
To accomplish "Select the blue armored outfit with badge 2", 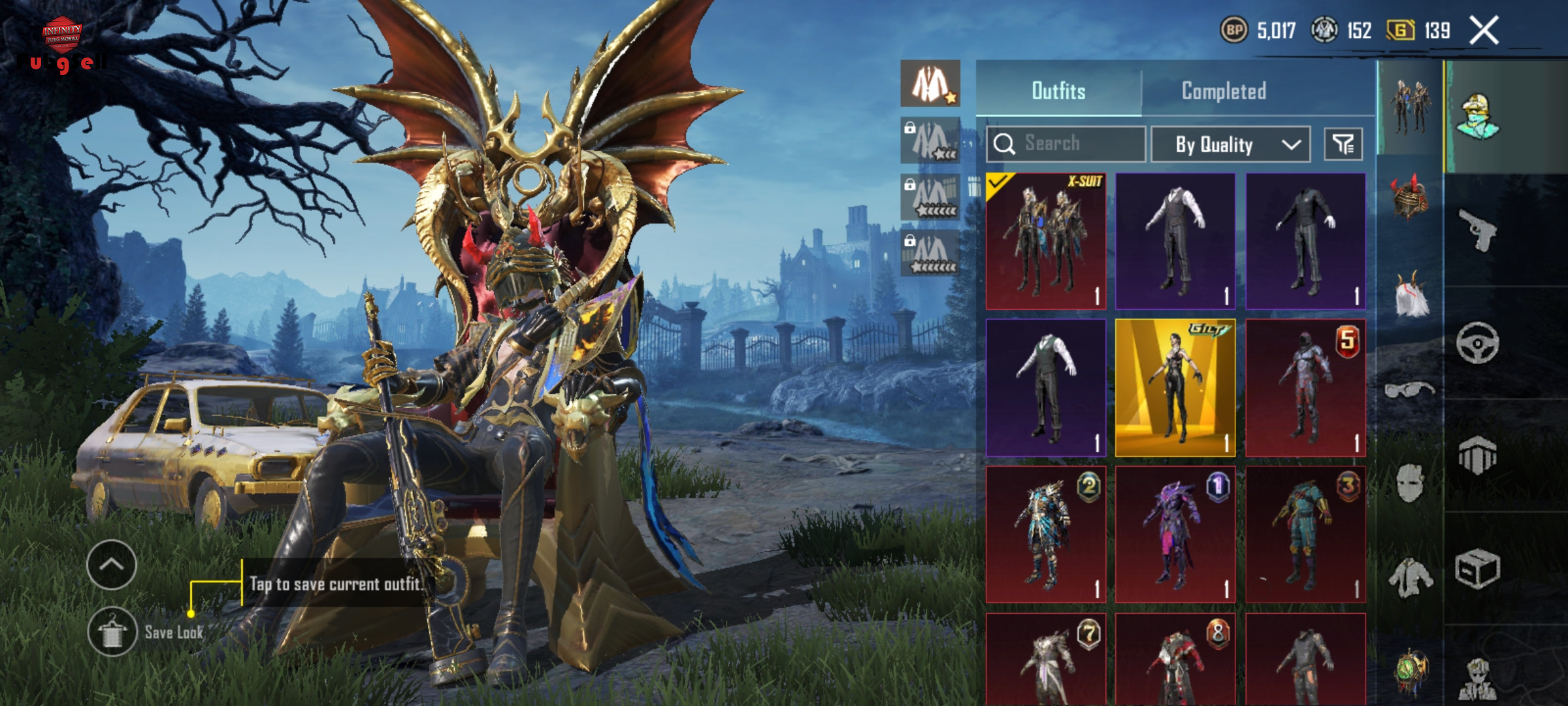I will tap(1045, 534).
